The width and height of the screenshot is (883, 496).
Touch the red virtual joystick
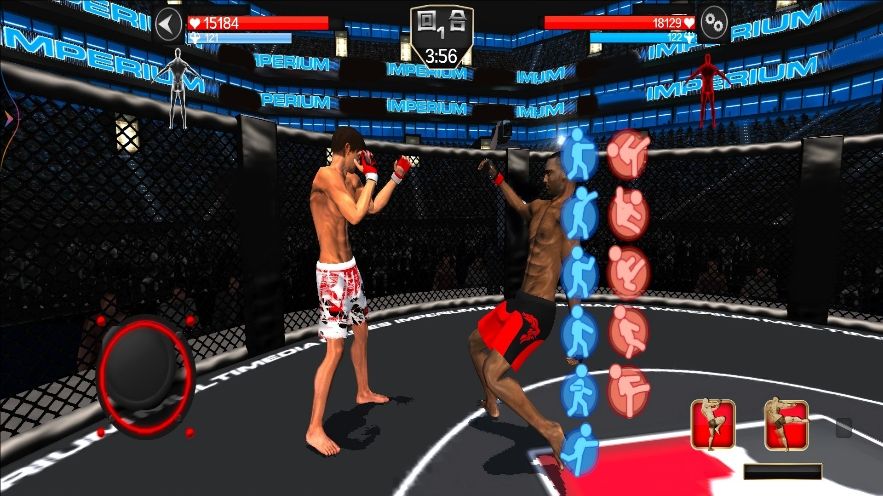[145, 375]
